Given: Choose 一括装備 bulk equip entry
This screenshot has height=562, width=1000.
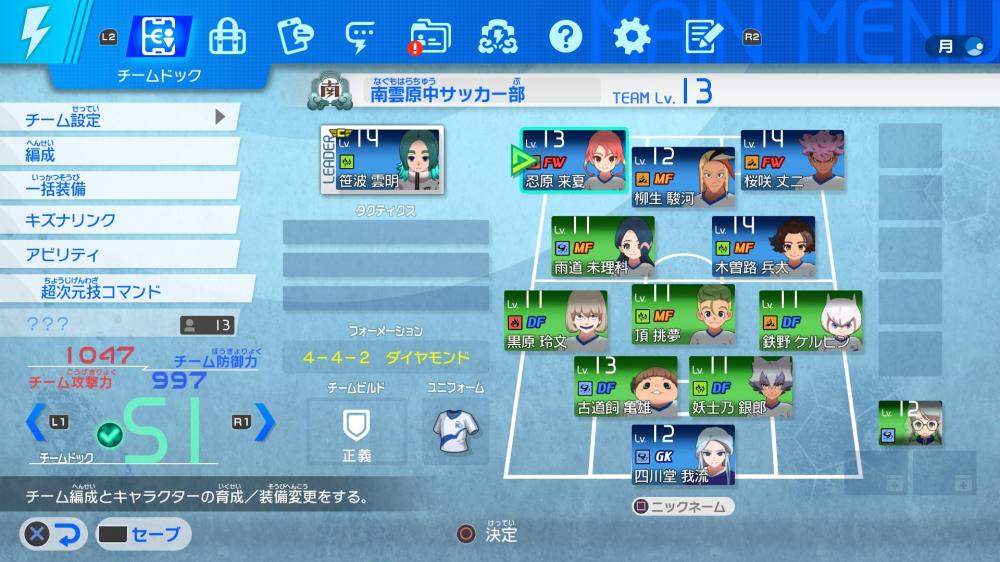Looking at the screenshot, I should (118, 187).
